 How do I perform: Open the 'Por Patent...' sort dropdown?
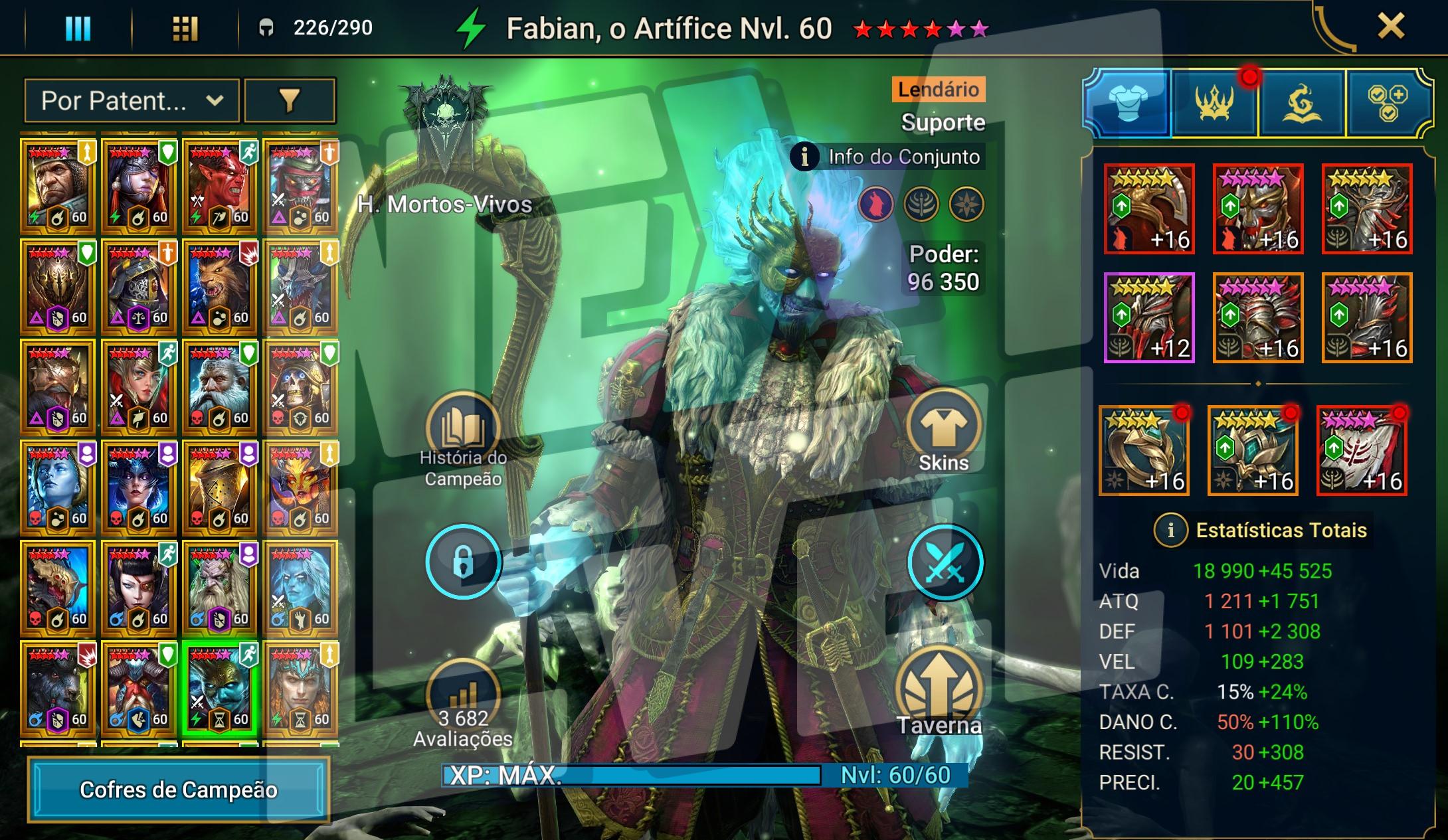pyautogui.click(x=132, y=101)
